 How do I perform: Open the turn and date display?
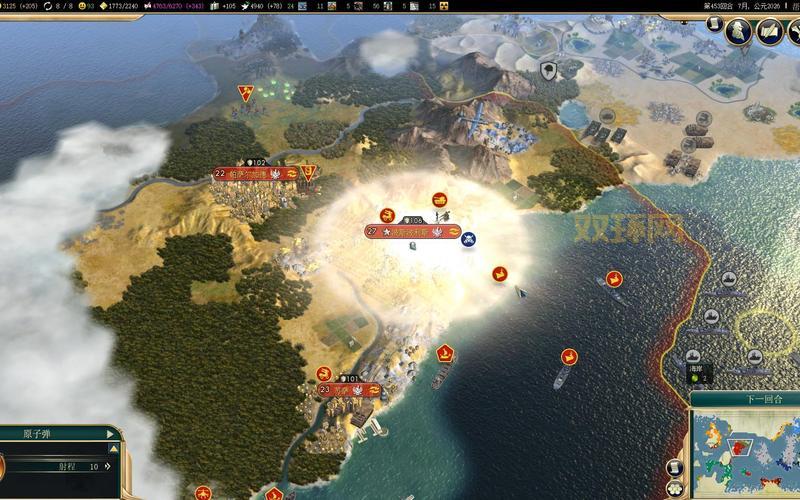coord(740,5)
